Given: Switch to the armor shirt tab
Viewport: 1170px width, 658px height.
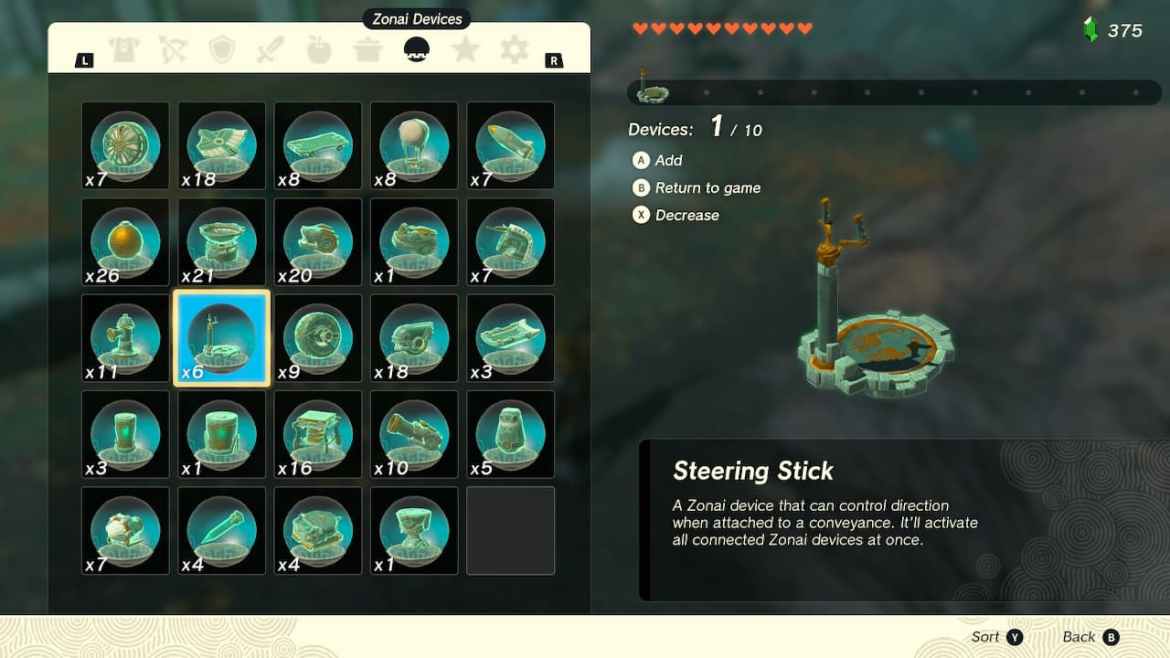Looking at the screenshot, I should click(125, 50).
